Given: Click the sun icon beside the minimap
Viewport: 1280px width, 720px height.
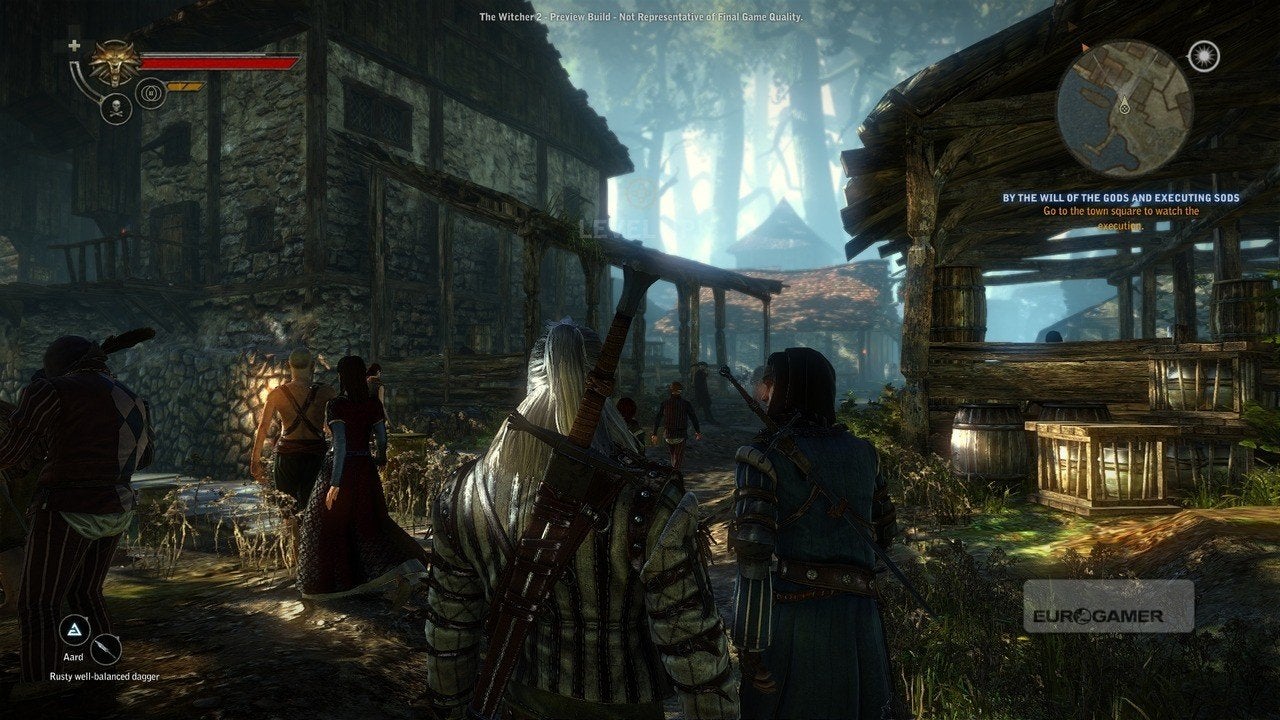Looking at the screenshot, I should click(x=1204, y=56).
